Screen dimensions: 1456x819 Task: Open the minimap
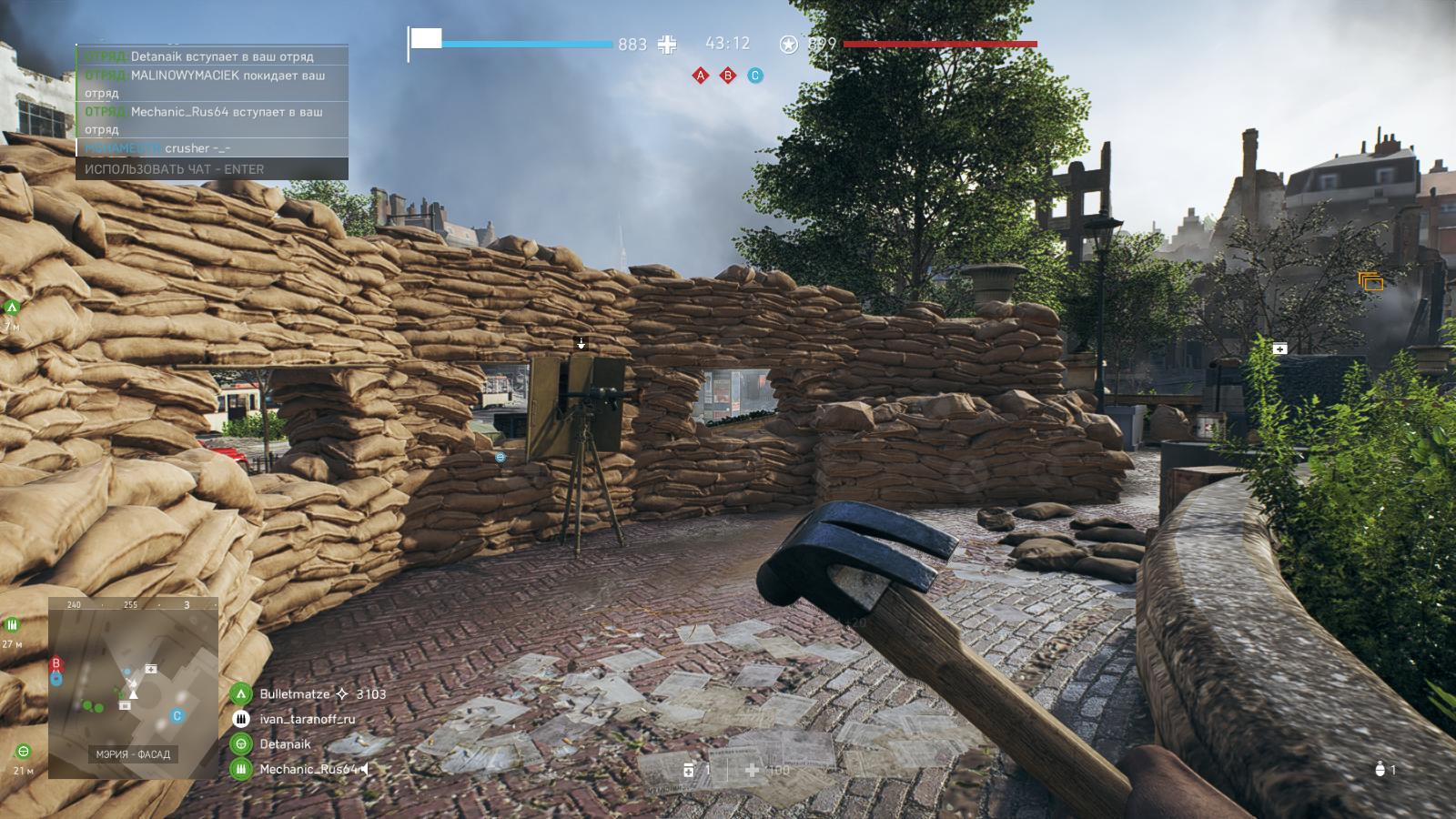[133, 688]
